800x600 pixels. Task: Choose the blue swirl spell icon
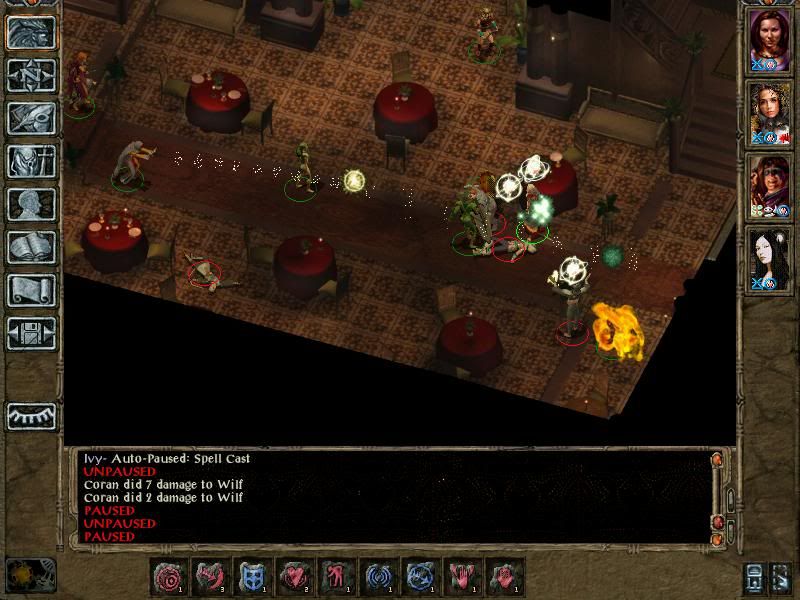pyautogui.click(x=376, y=577)
